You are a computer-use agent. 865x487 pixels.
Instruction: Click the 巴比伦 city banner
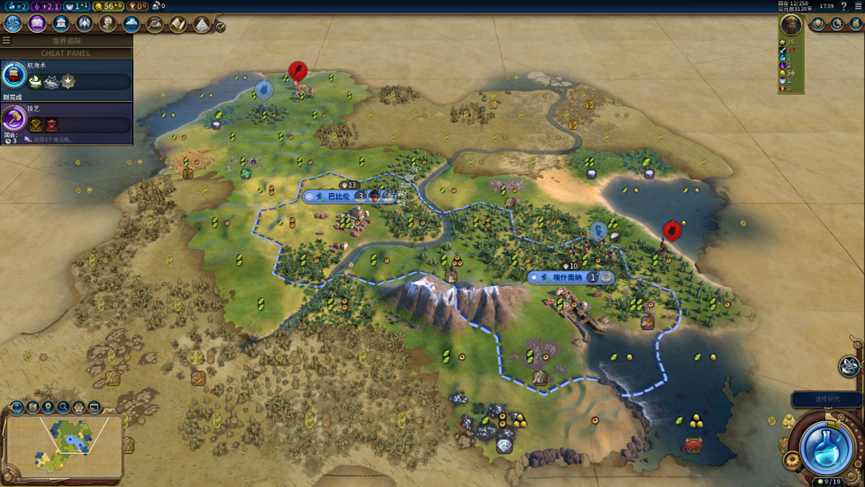coord(334,197)
